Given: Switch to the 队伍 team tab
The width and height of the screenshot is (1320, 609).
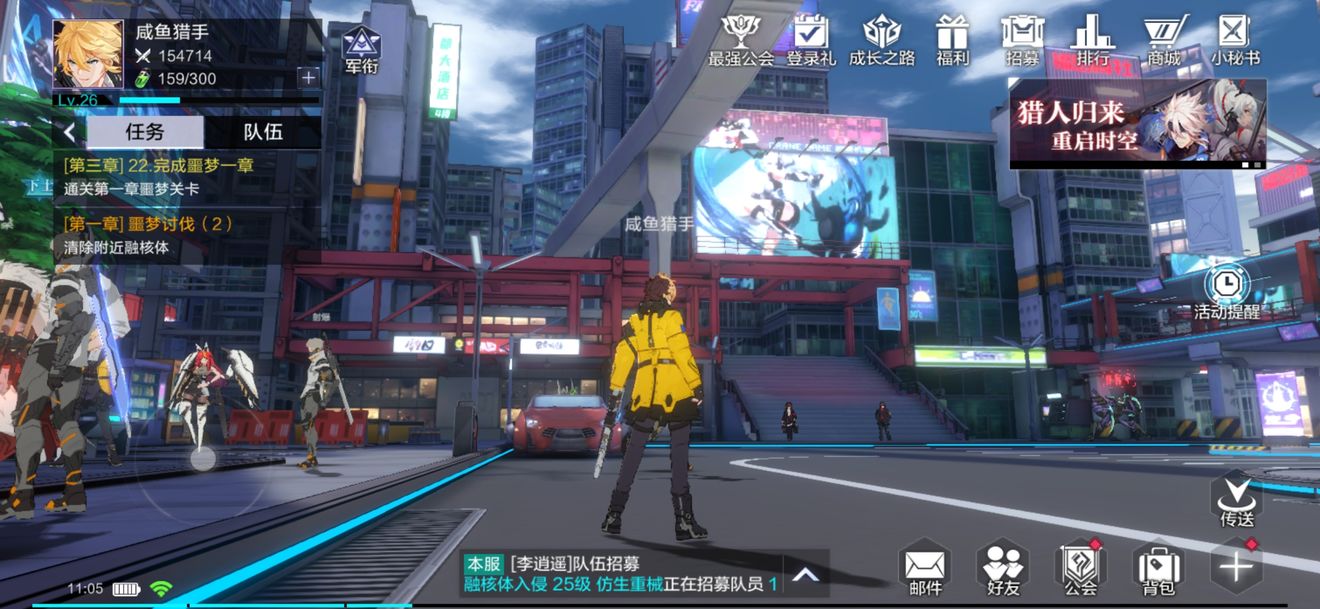Looking at the screenshot, I should pyautogui.click(x=263, y=132).
